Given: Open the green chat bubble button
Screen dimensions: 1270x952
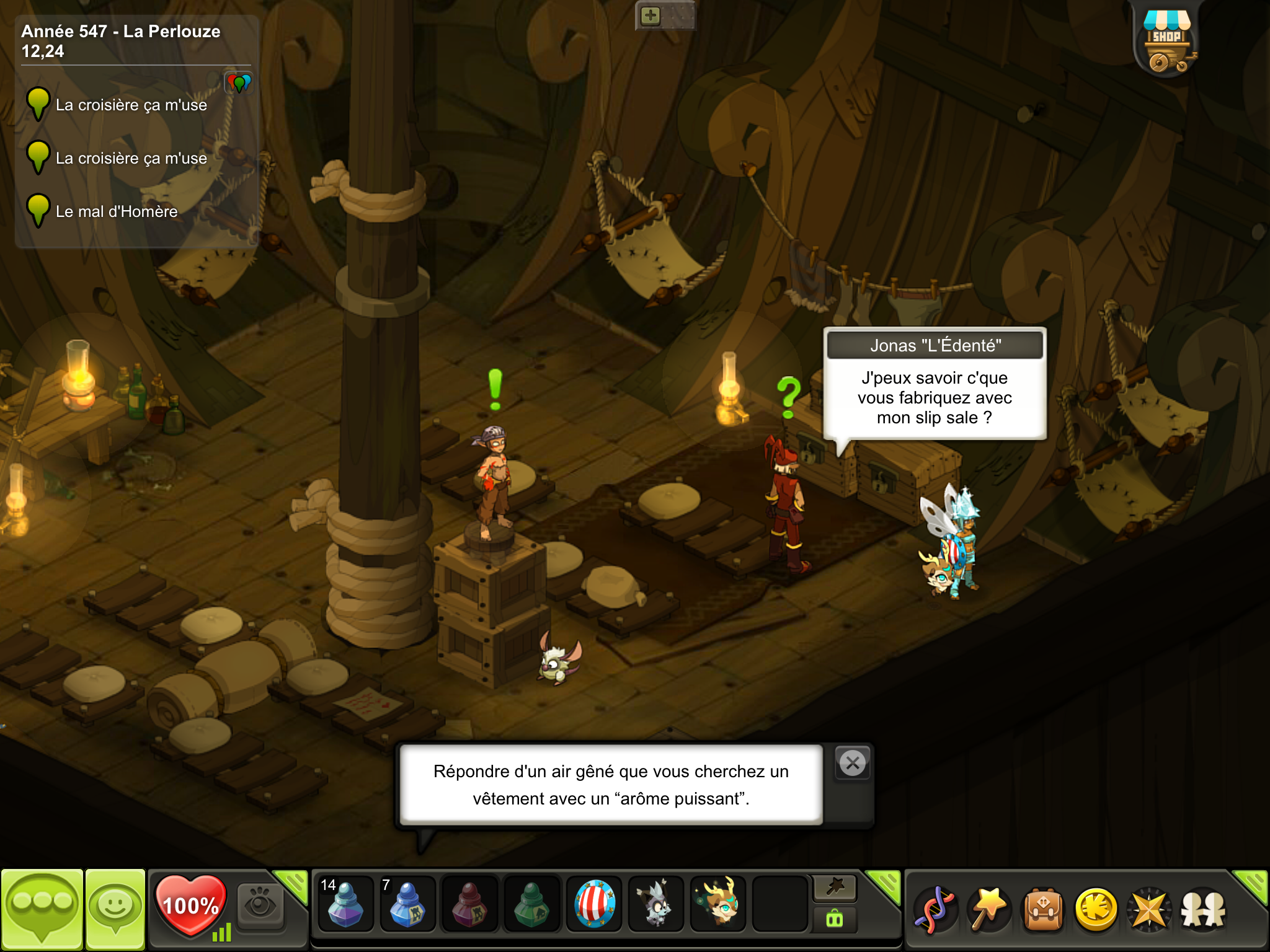Looking at the screenshot, I should pos(42,909).
